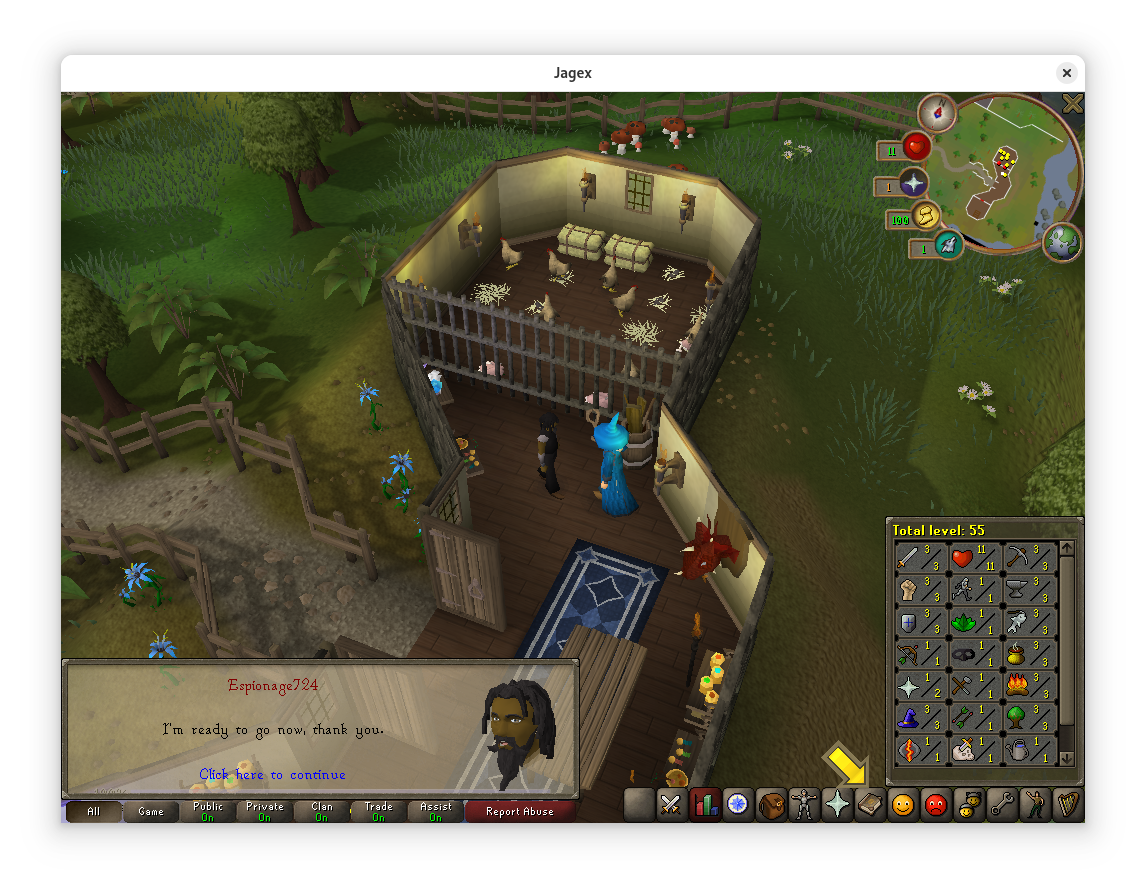Image resolution: width=1146 pixels, height=890 pixels.
Task: Open the spellbook tab
Action: pyautogui.click(x=870, y=804)
